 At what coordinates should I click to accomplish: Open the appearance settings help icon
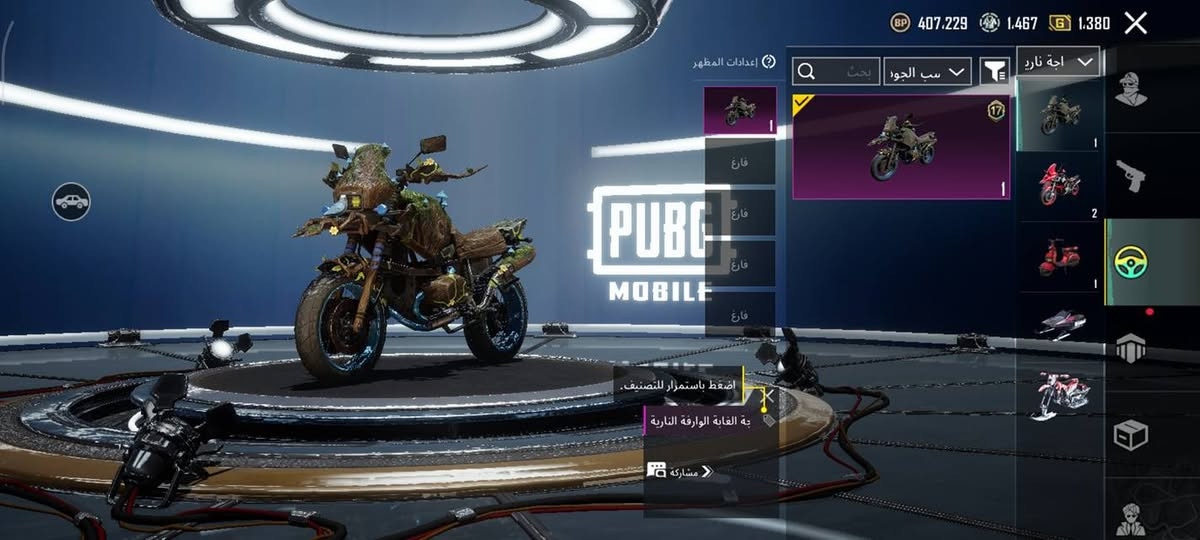(x=768, y=62)
